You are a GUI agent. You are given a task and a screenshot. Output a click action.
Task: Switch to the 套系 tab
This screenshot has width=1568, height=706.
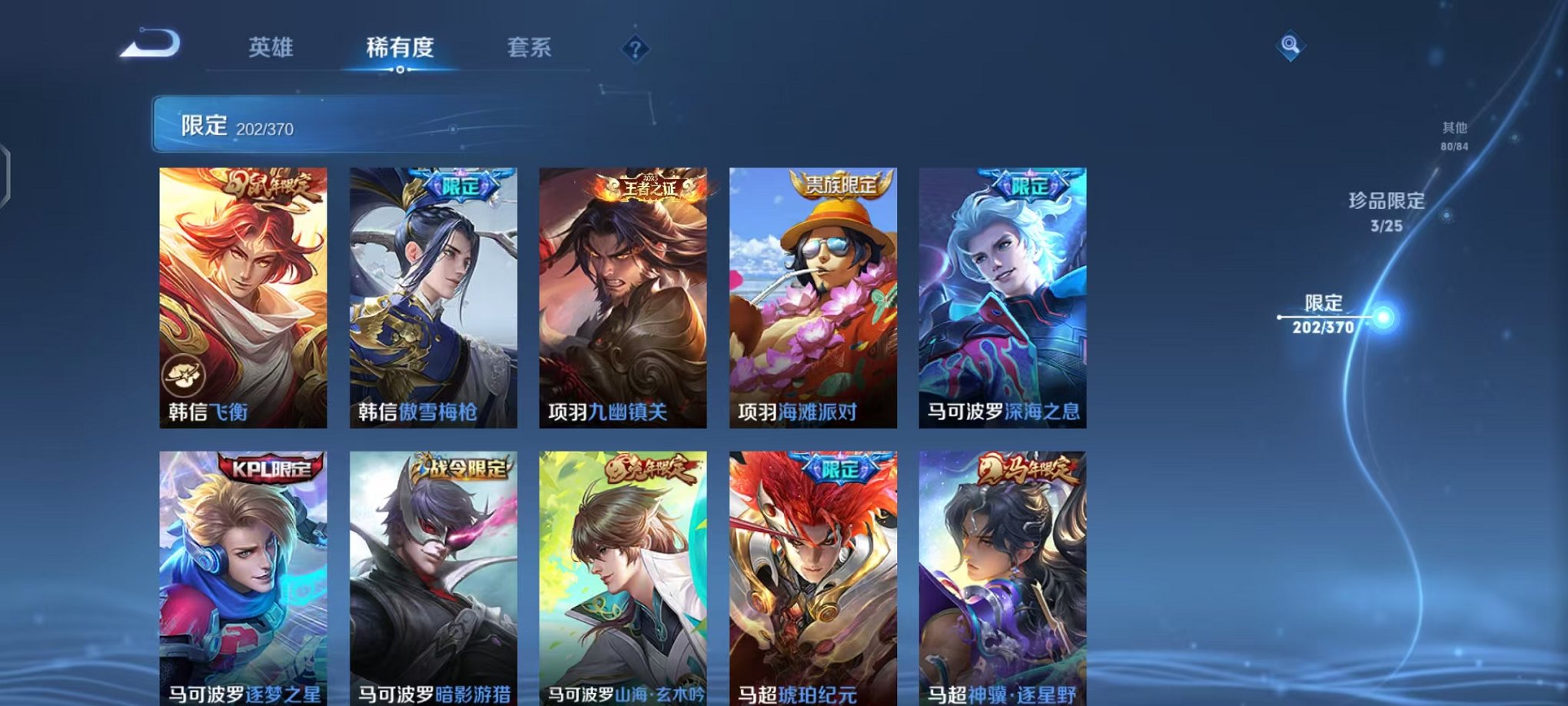tap(527, 48)
